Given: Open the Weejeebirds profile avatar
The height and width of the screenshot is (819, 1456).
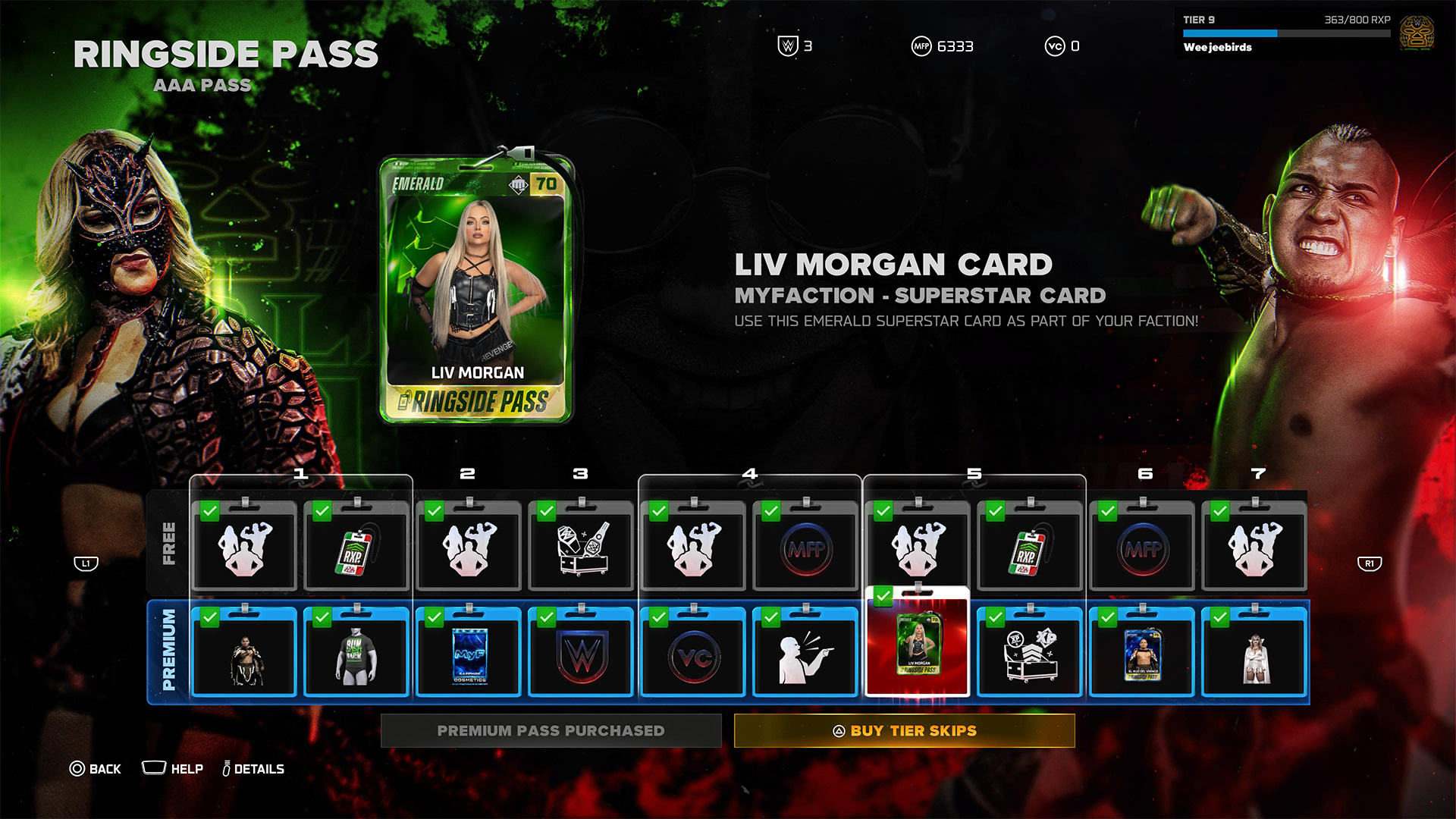Looking at the screenshot, I should pos(1416,33).
